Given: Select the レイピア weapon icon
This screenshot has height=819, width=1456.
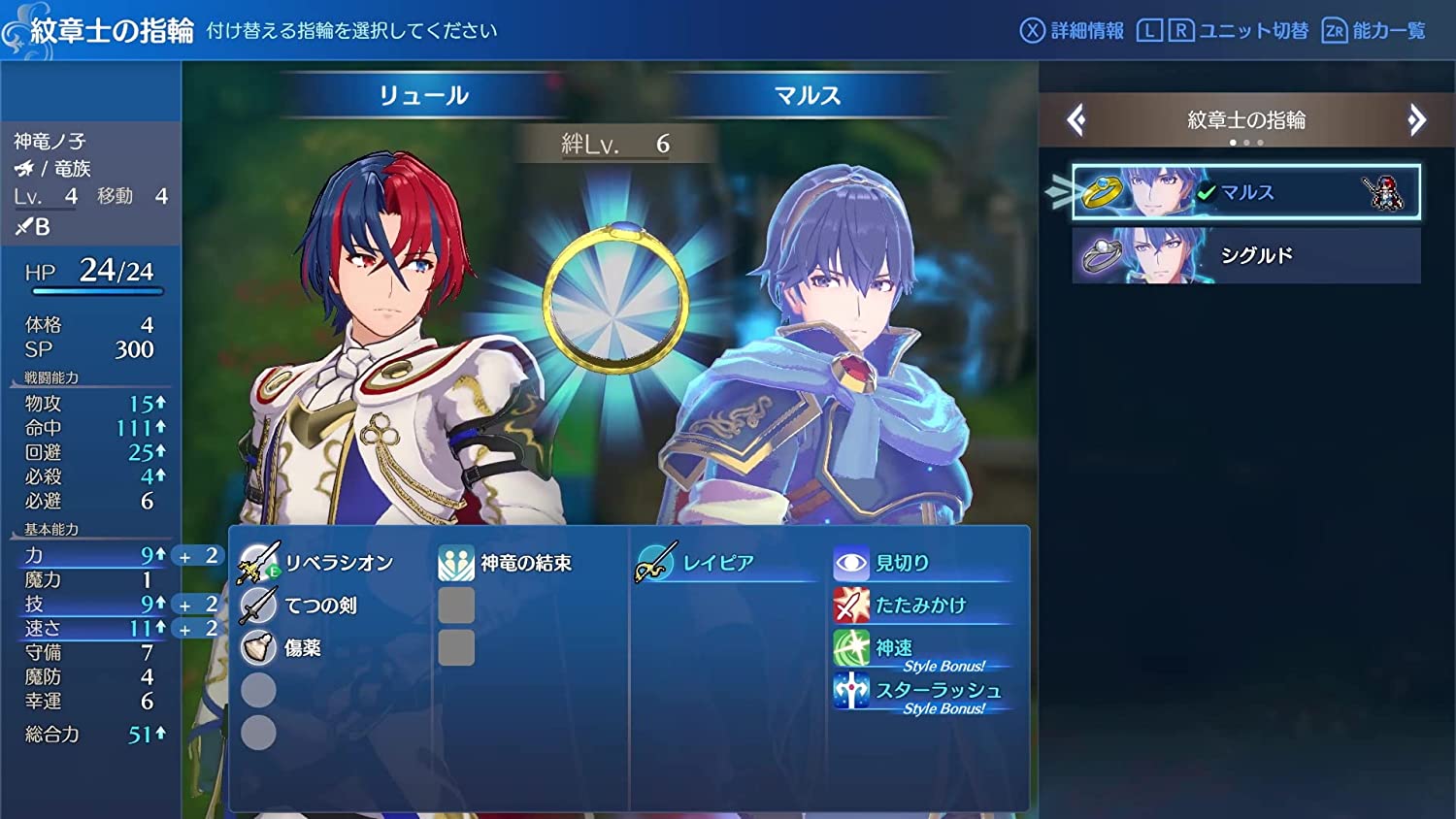Looking at the screenshot, I should pos(656,561).
